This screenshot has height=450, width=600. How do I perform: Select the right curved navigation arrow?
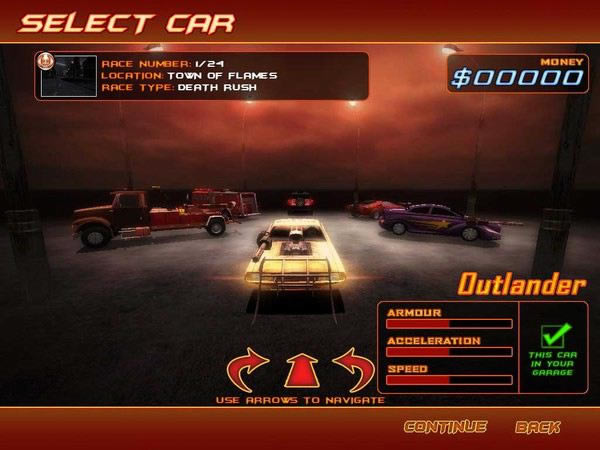[x=353, y=369]
